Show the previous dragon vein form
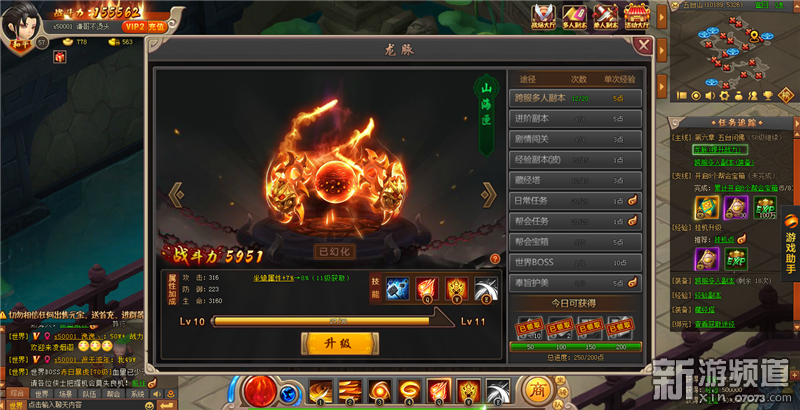The image size is (800, 410). point(176,194)
